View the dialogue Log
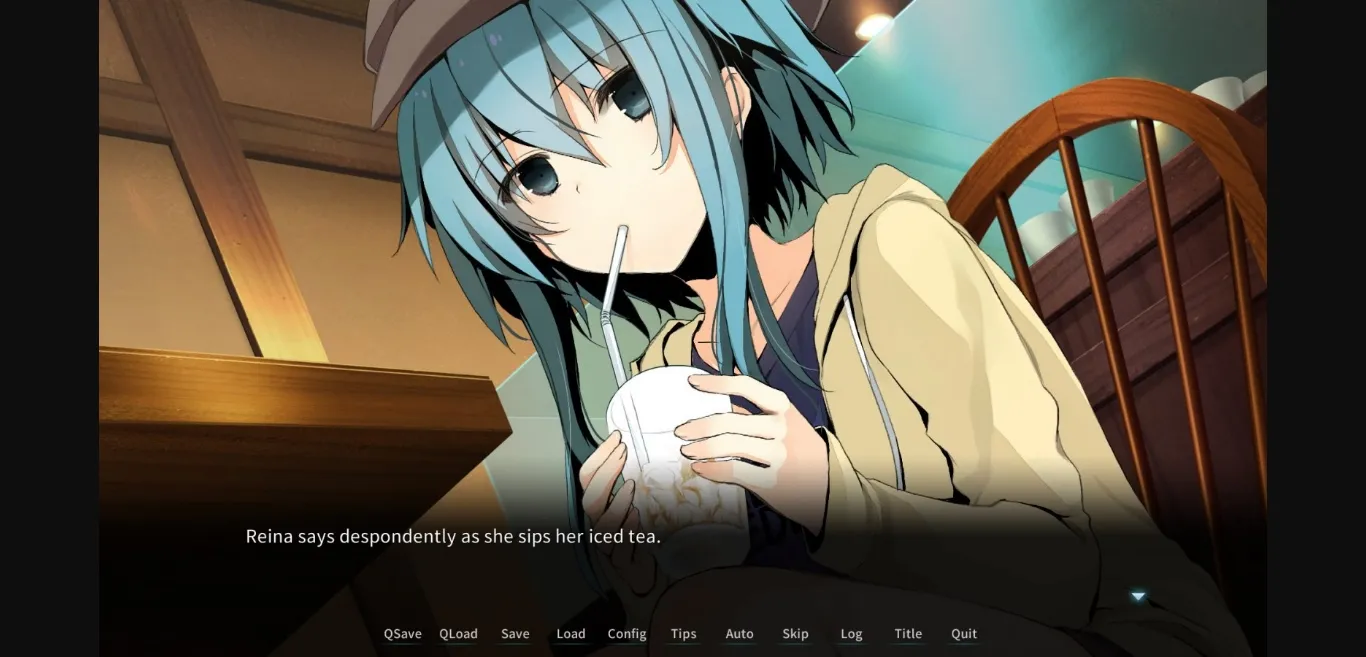Image resolution: width=1366 pixels, height=657 pixels. click(851, 634)
